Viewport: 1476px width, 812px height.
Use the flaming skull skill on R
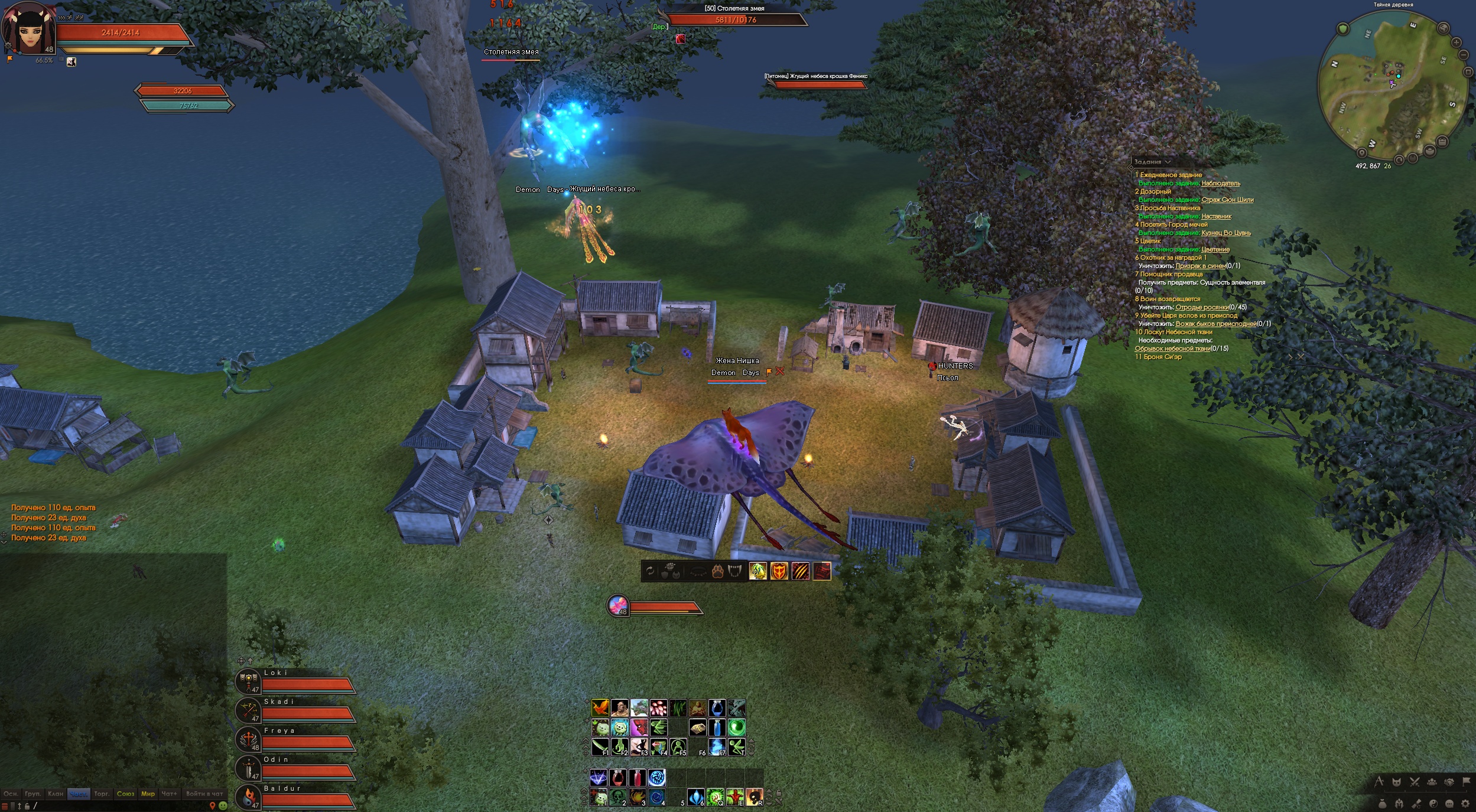[753, 797]
